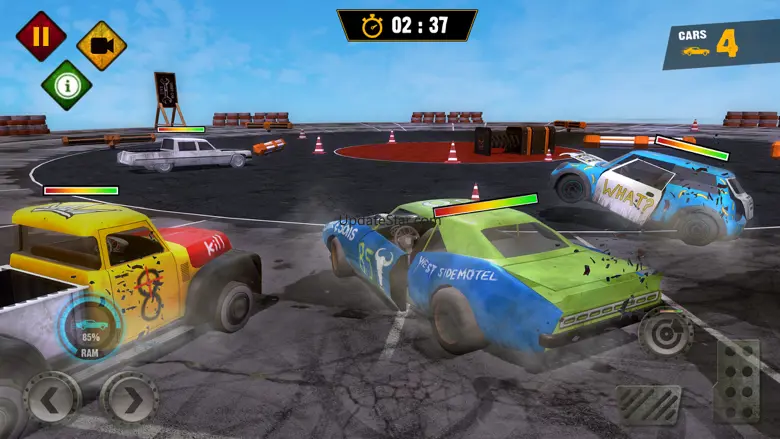Viewport: 780px width, 439px height.
Task: Tap the striped brake pedal
Action: click(648, 404)
